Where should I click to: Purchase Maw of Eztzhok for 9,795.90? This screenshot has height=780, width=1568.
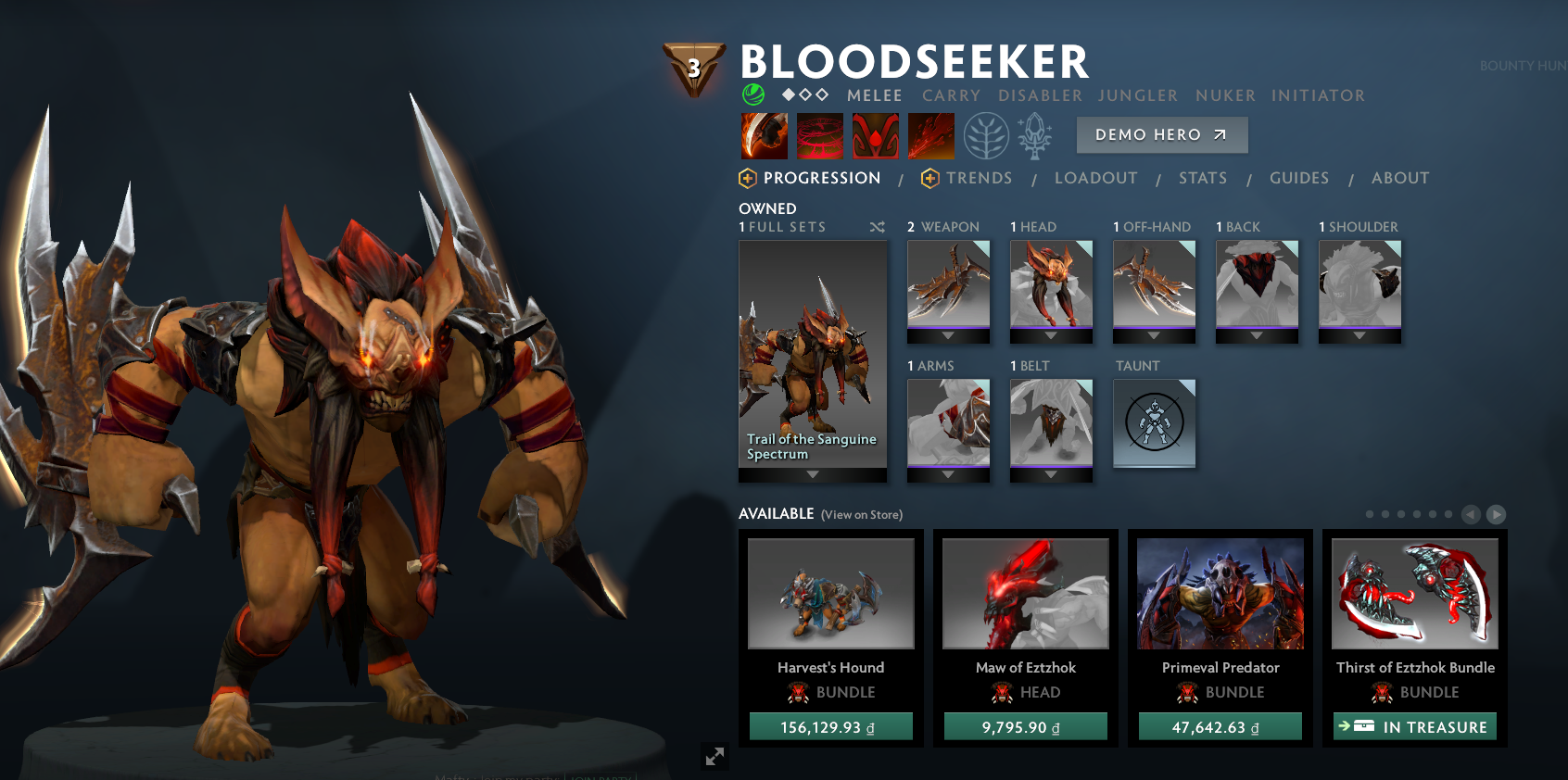[x=1025, y=727]
